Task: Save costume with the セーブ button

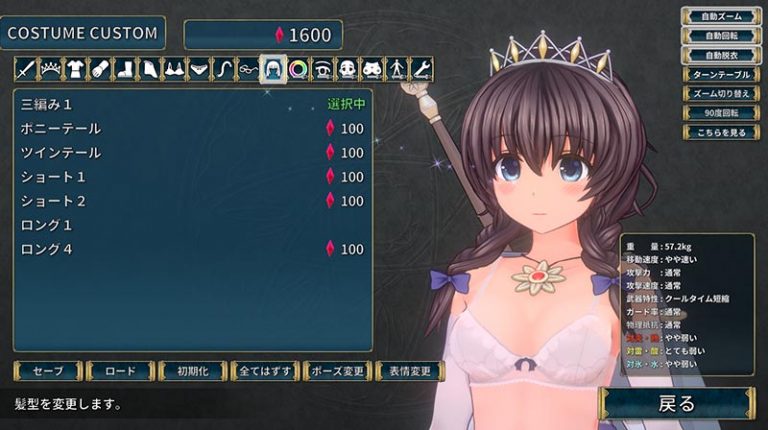Action: point(48,371)
